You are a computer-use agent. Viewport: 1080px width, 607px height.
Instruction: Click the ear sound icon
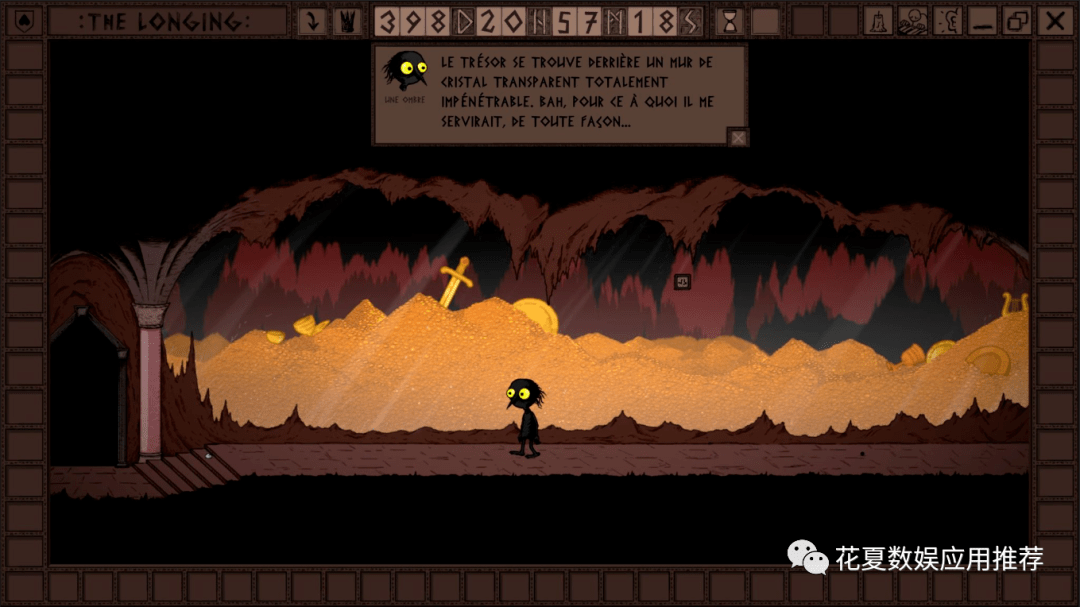pyautogui.click(x=946, y=21)
